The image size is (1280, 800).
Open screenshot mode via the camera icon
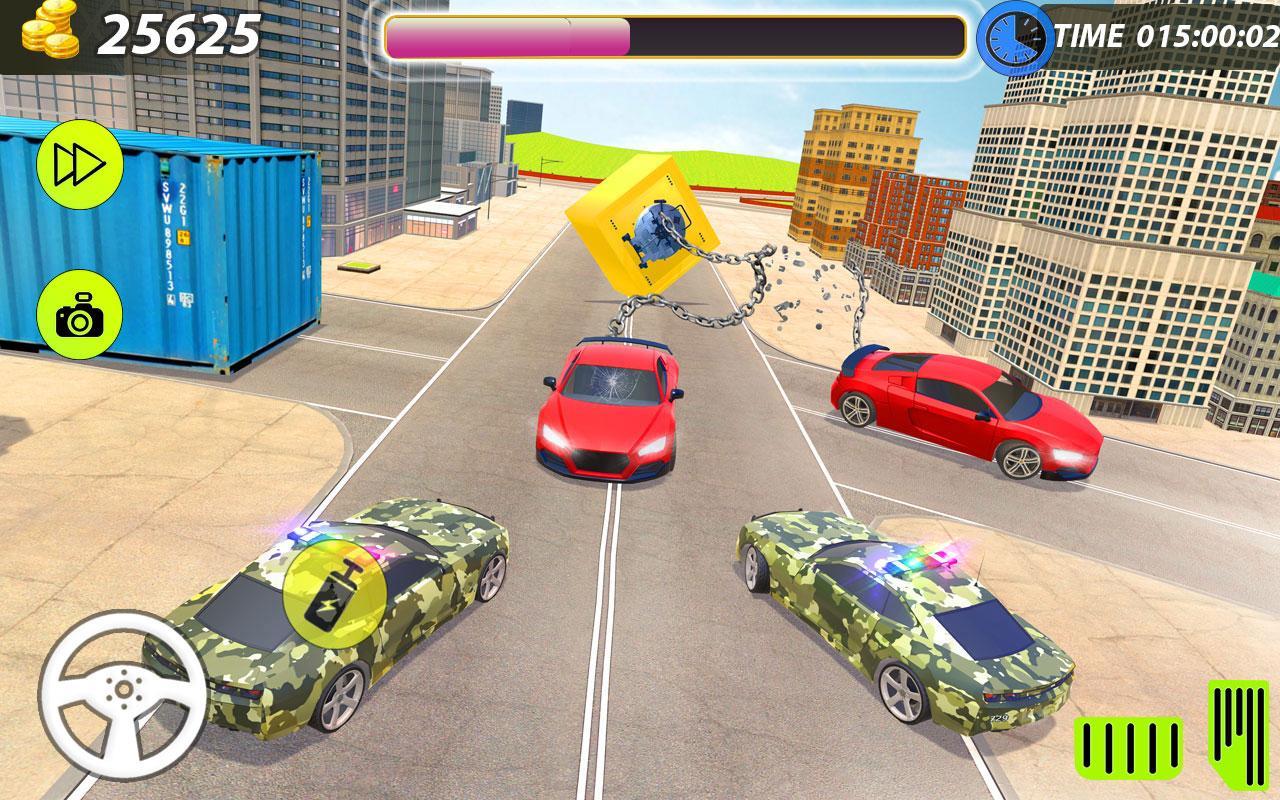coord(80,315)
